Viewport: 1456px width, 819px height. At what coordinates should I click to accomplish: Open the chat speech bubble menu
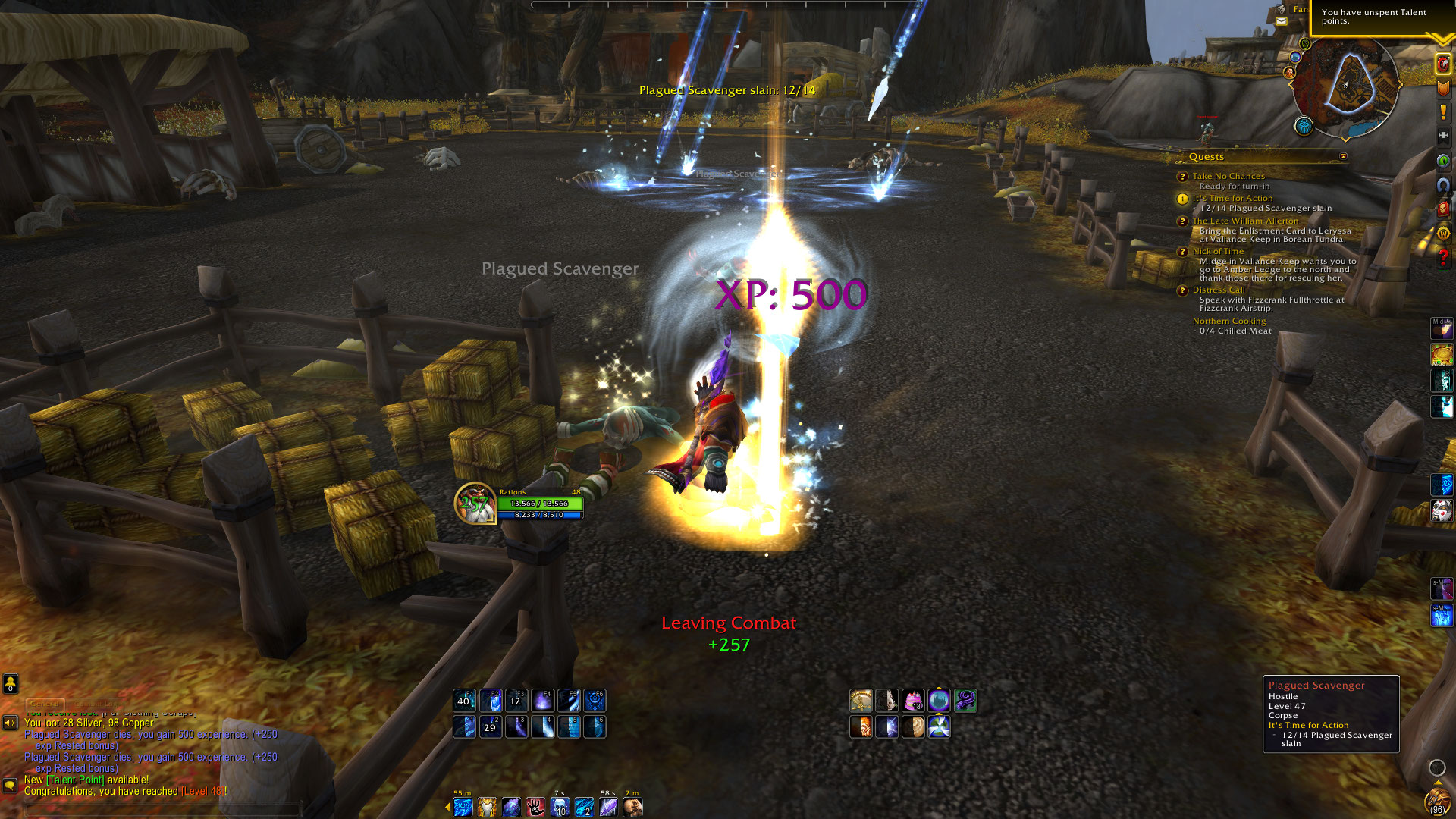11,785
